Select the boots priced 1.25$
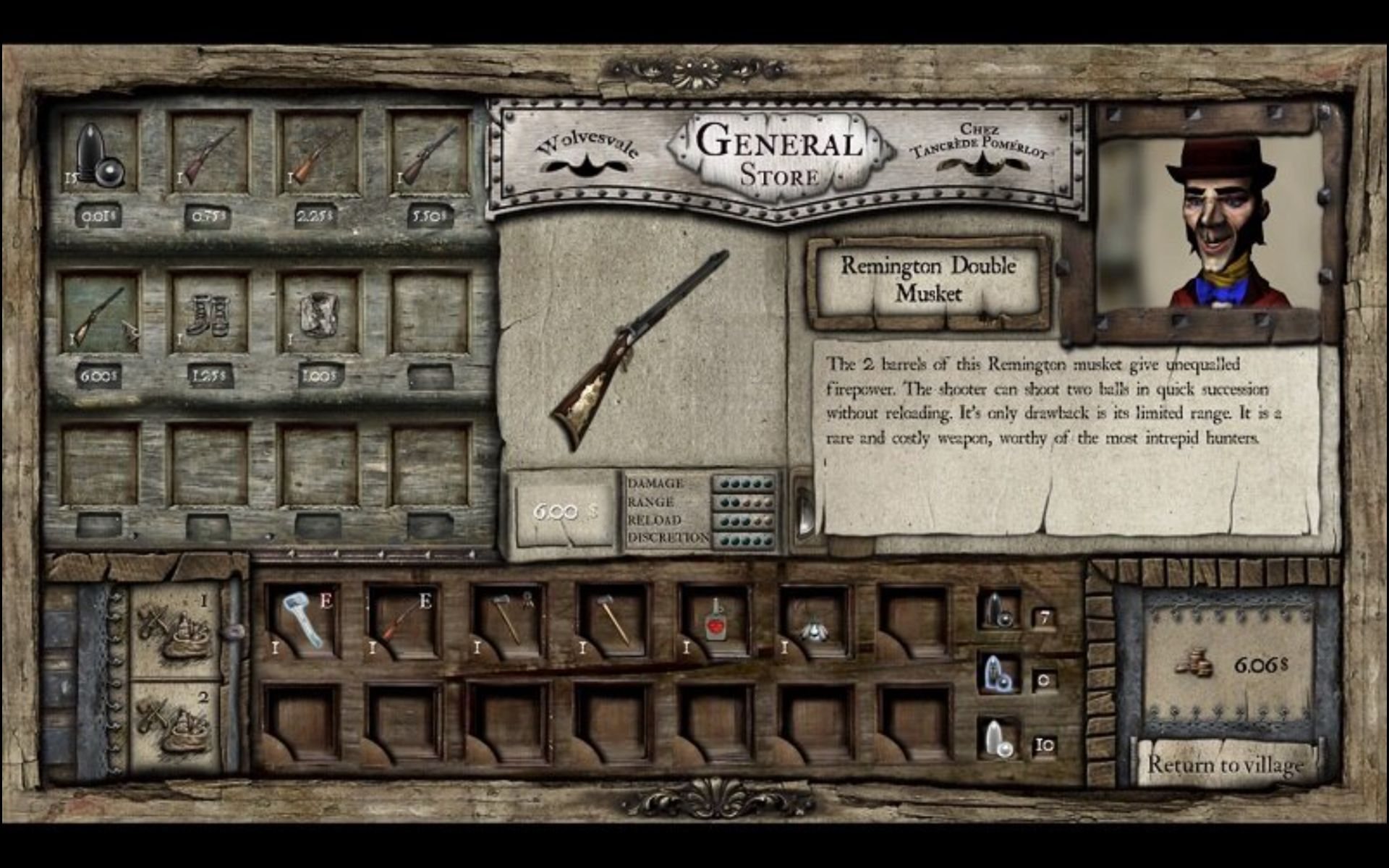Image resolution: width=1389 pixels, height=868 pixels. pyautogui.click(x=210, y=314)
